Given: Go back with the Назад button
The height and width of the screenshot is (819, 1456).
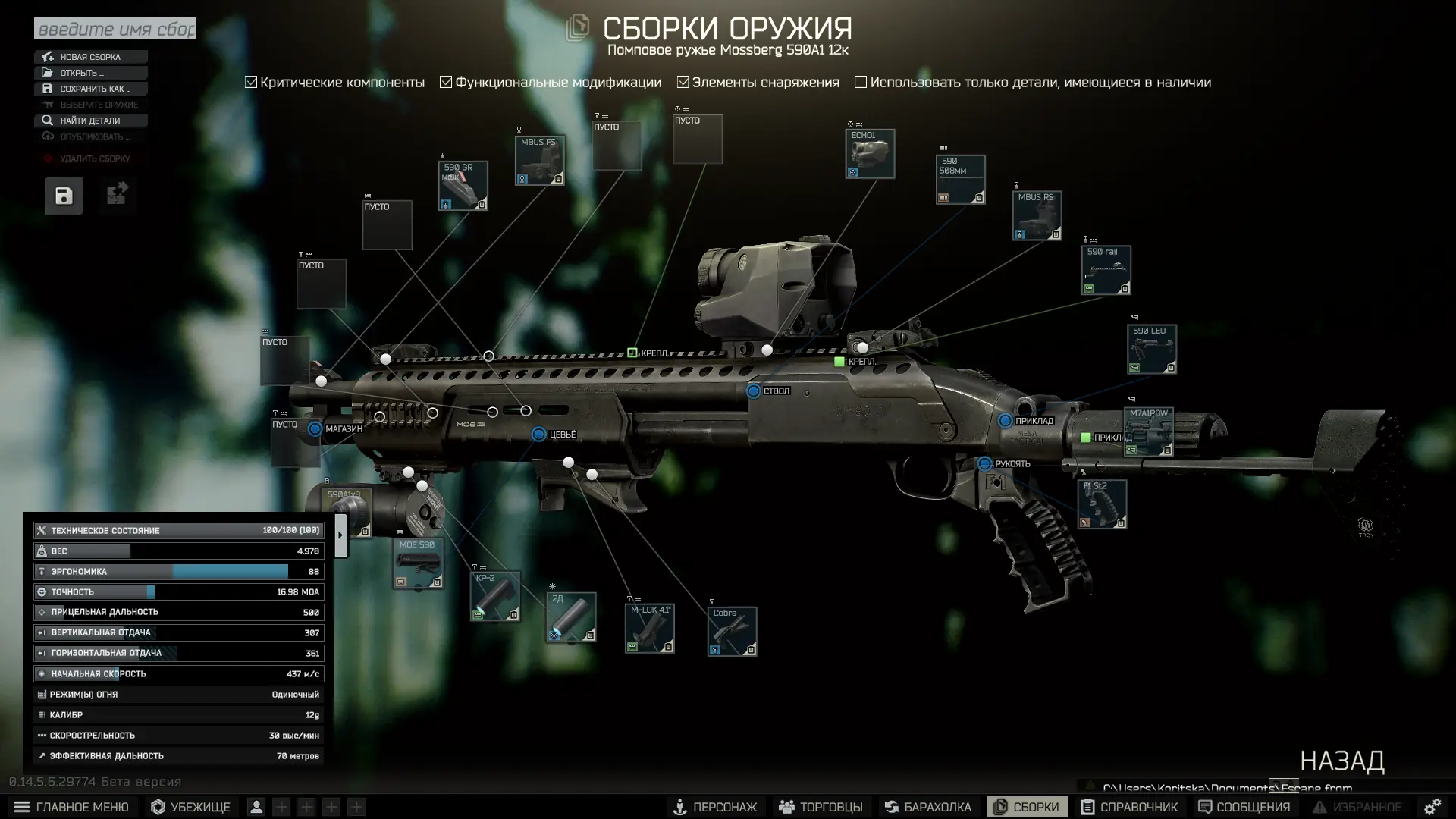Looking at the screenshot, I should pyautogui.click(x=1341, y=761).
